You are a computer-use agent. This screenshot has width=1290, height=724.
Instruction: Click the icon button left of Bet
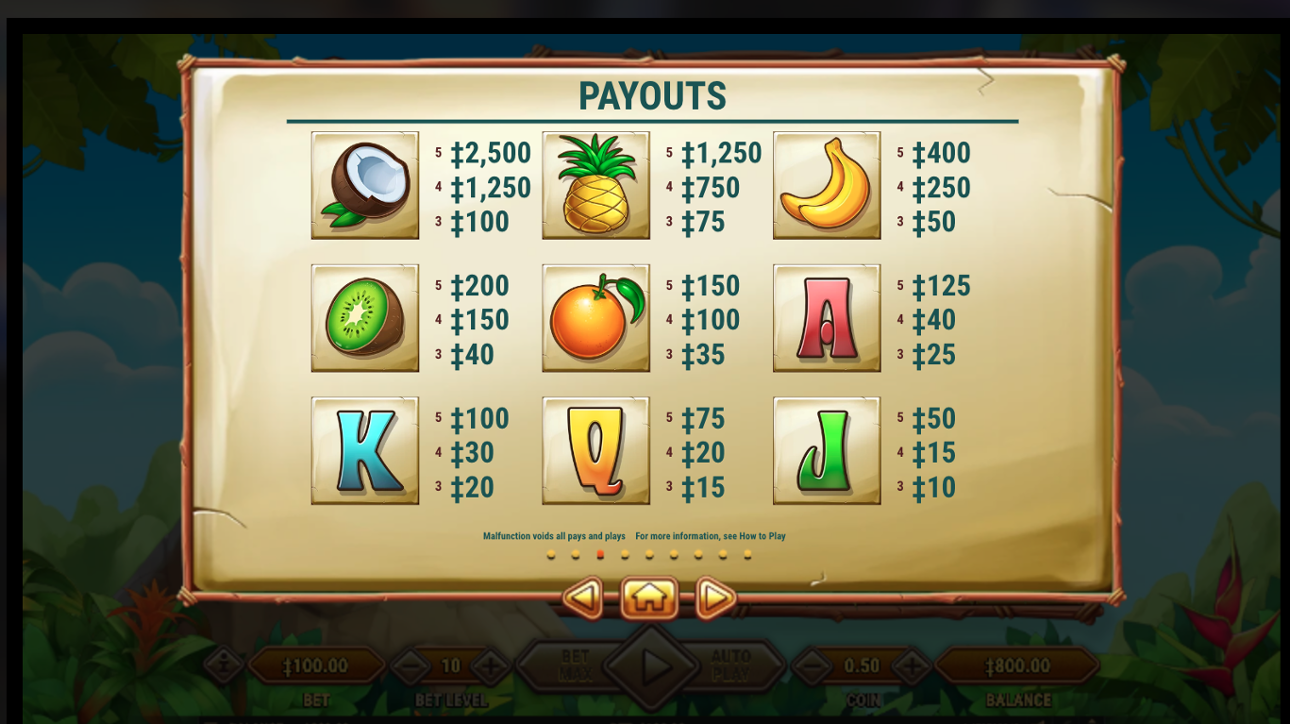pyautogui.click(x=224, y=664)
